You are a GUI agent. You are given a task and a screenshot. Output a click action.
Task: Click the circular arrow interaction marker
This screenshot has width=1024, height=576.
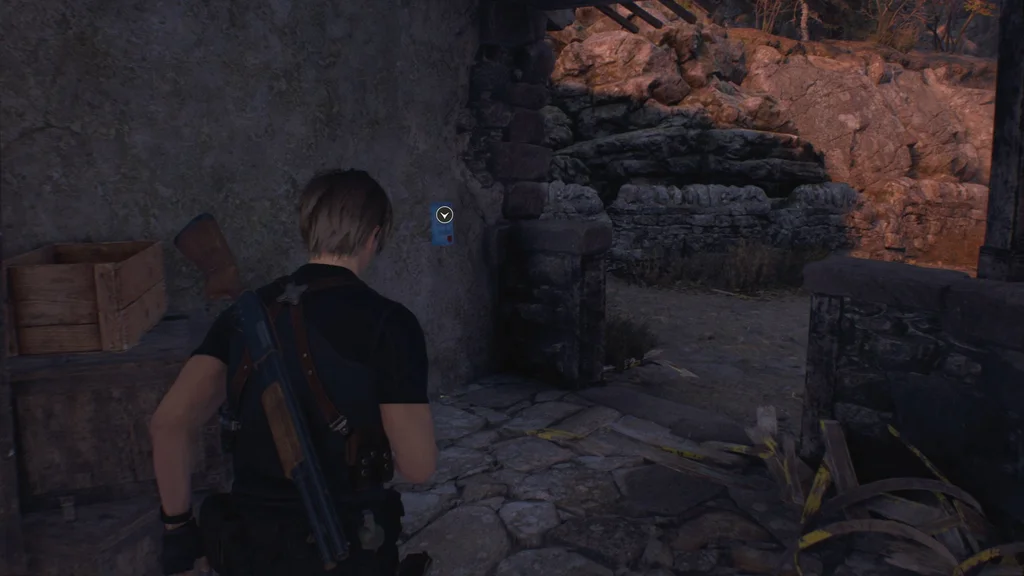coord(445,214)
